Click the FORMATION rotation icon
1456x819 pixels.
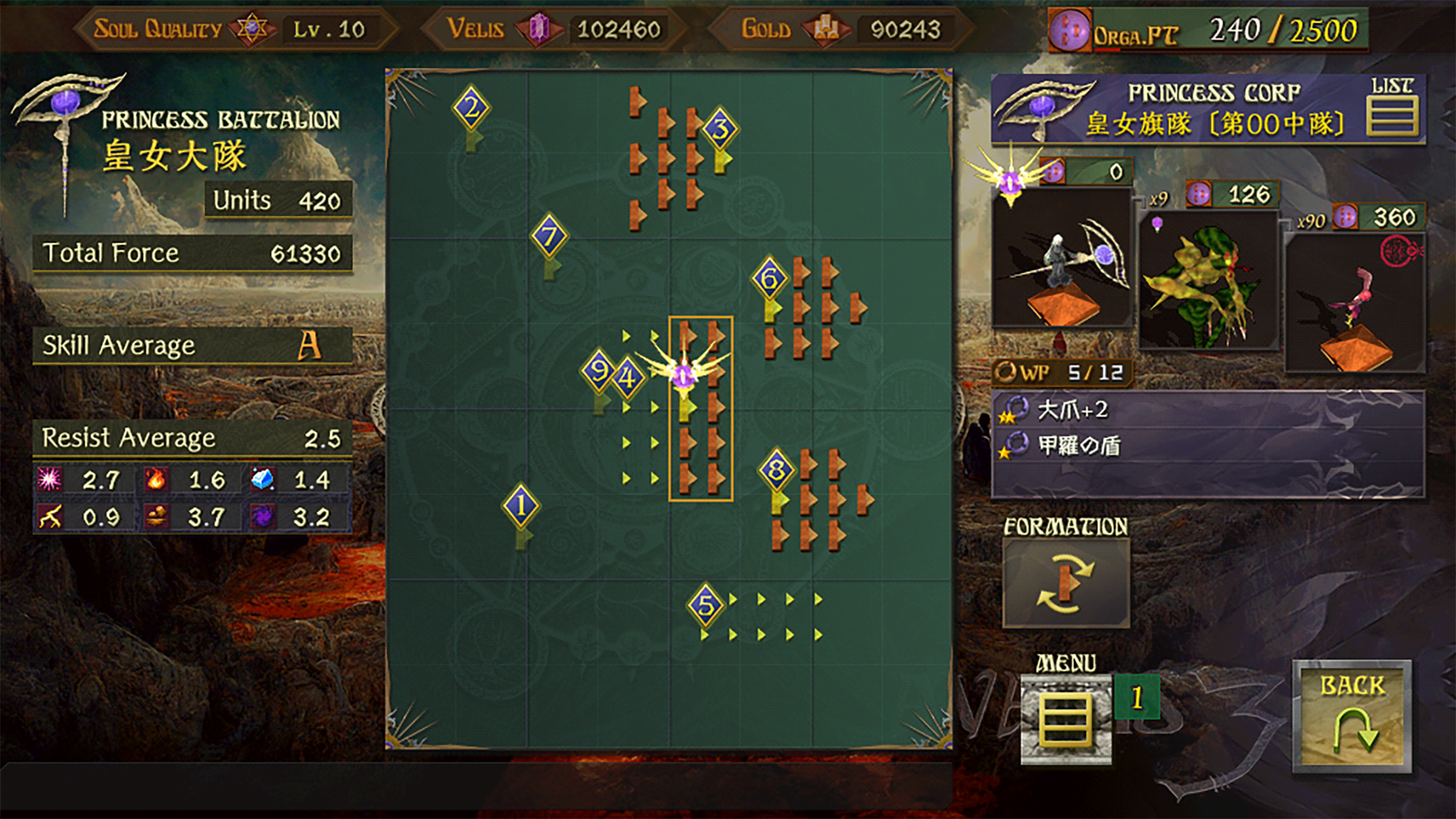point(1064,584)
